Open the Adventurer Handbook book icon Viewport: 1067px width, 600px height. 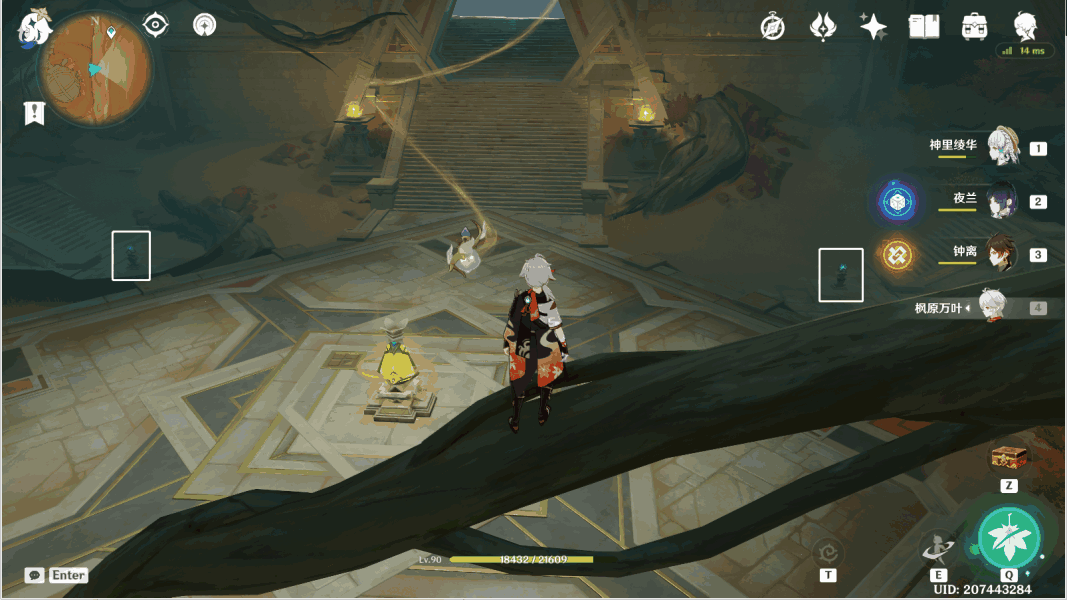tap(923, 27)
